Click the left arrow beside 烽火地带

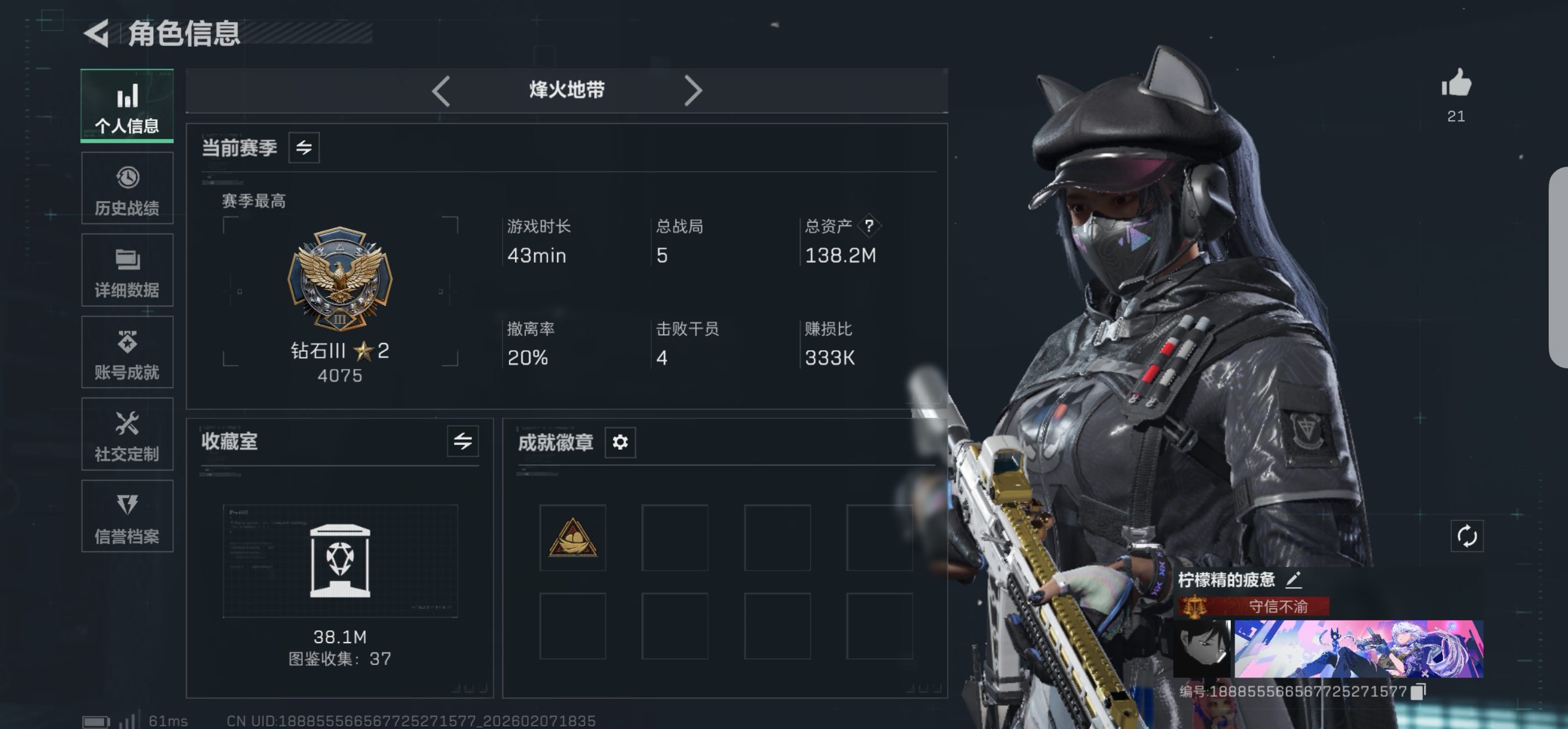tap(441, 91)
